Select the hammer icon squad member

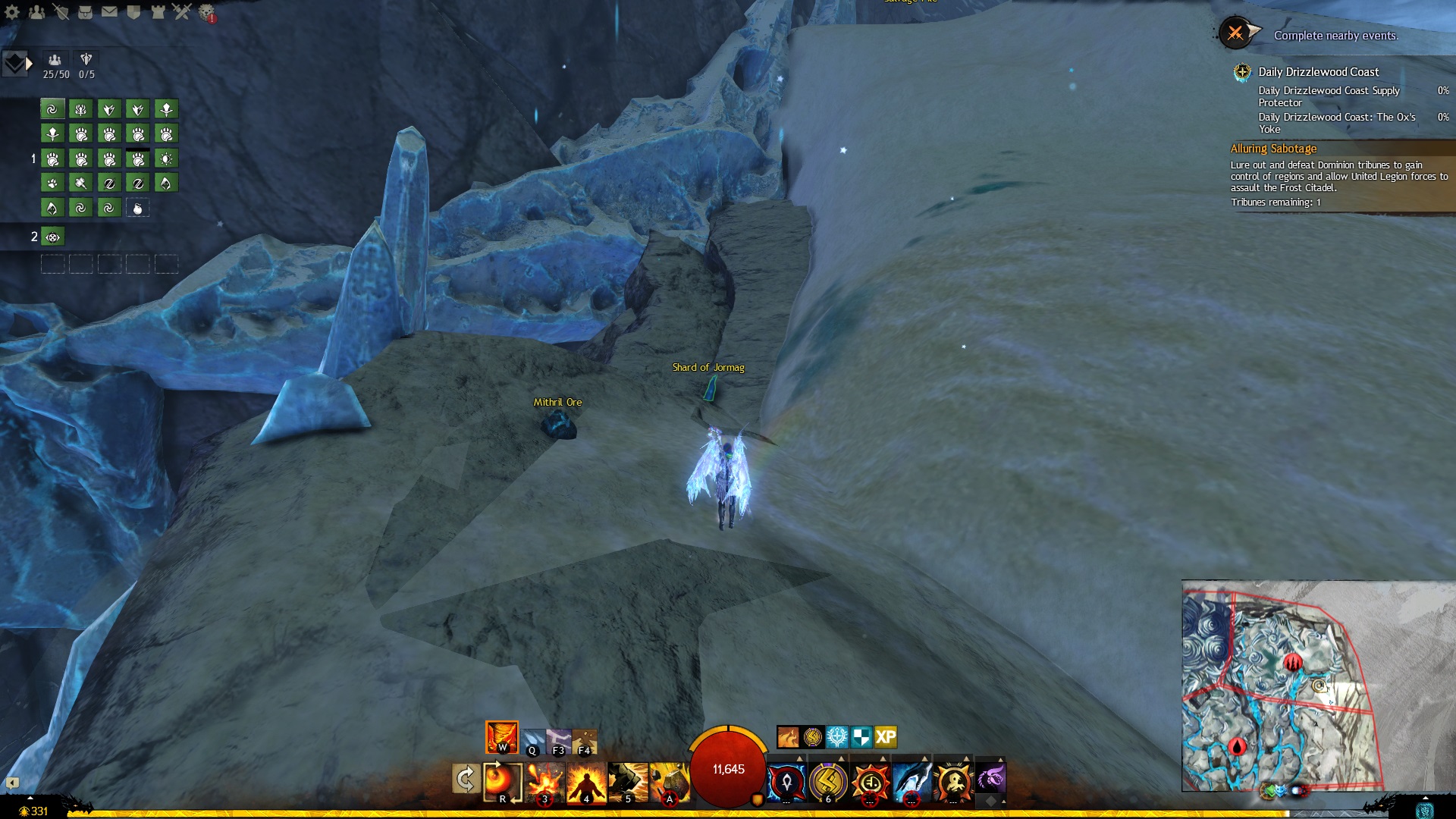pyautogui.click(x=80, y=183)
